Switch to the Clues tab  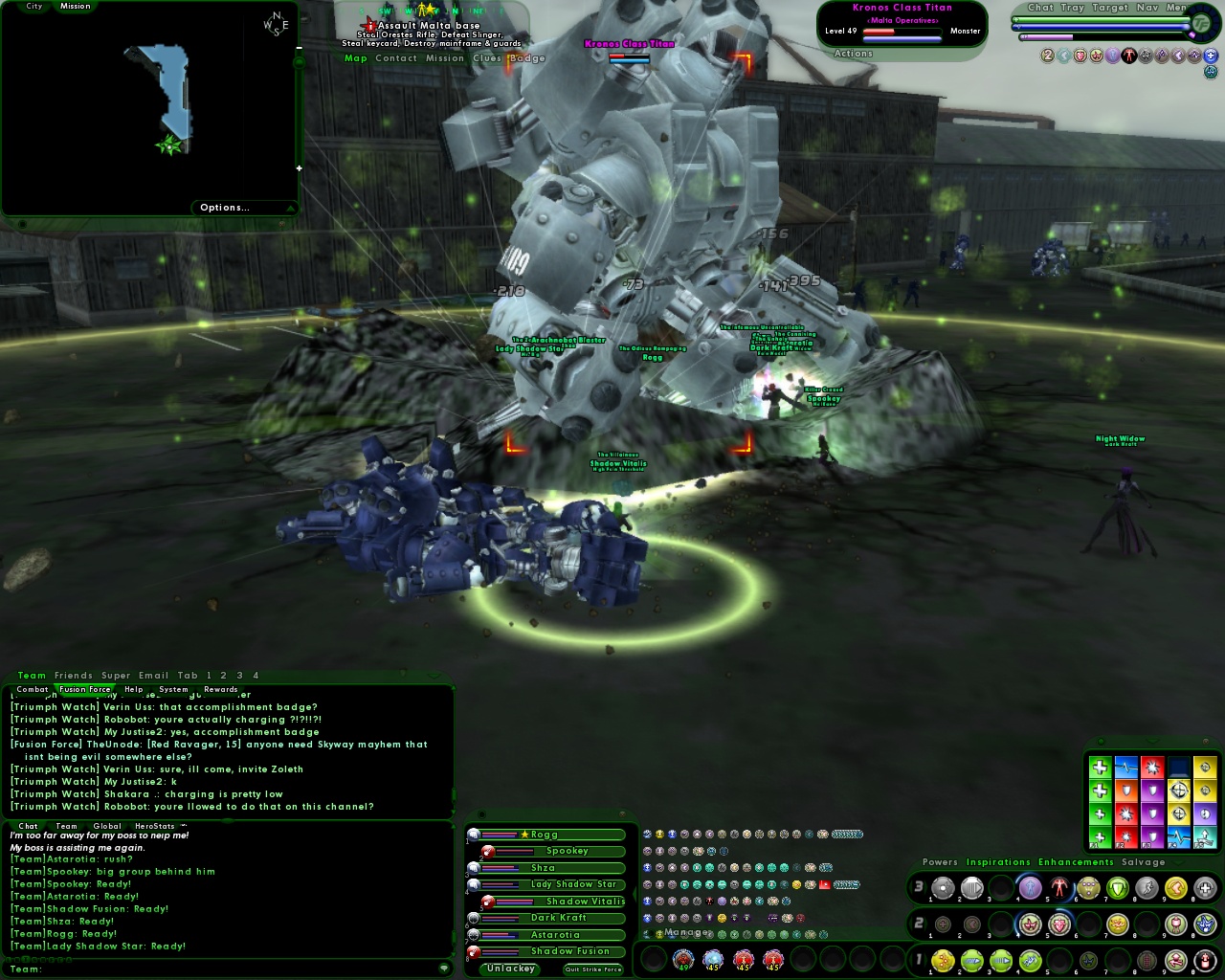(488, 58)
